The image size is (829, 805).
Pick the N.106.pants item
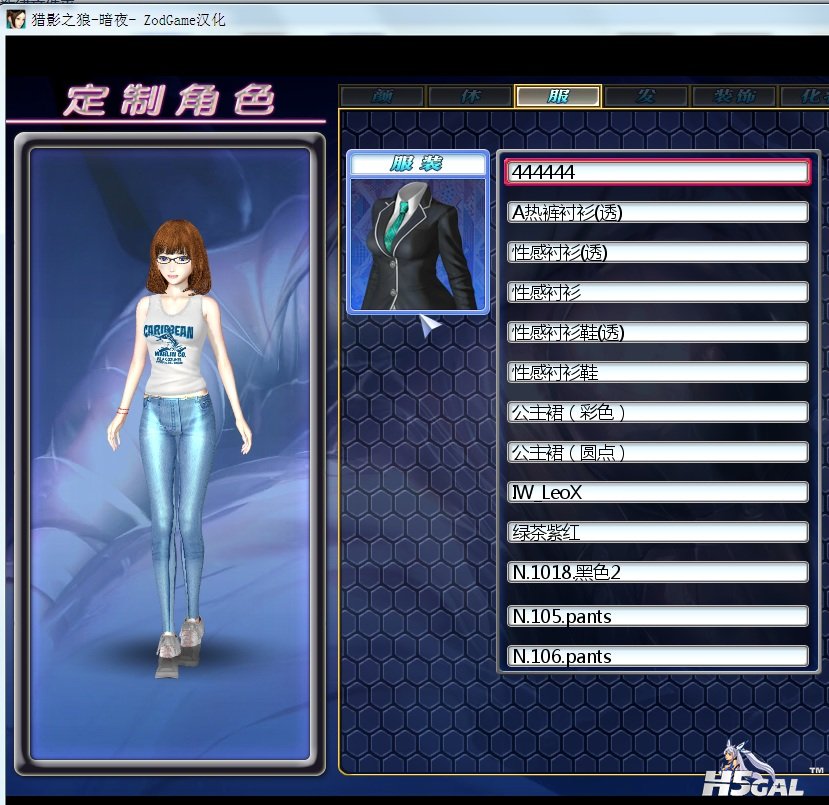(x=657, y=656)
